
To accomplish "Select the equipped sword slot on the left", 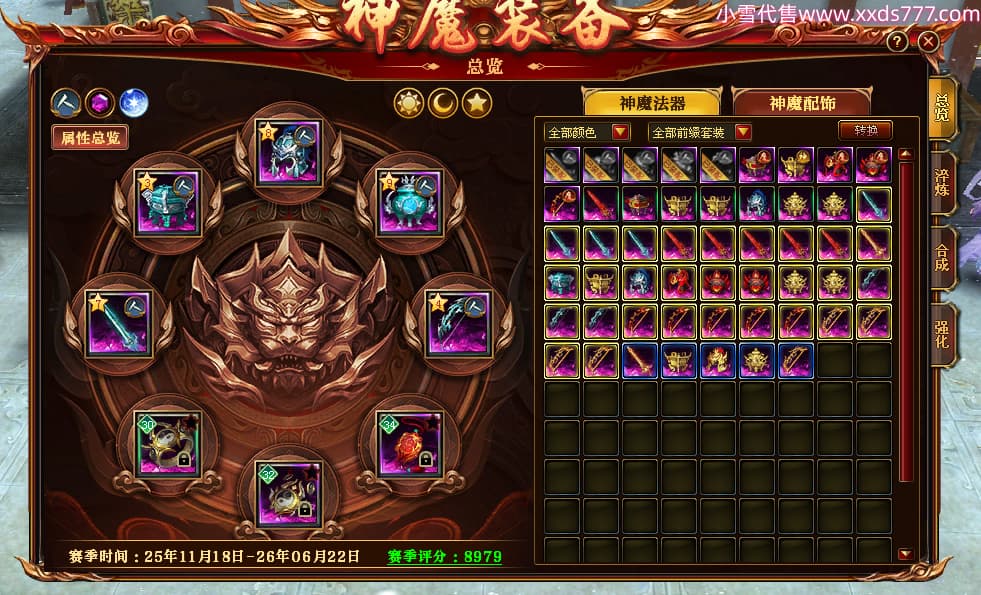I will coord(118,323).
